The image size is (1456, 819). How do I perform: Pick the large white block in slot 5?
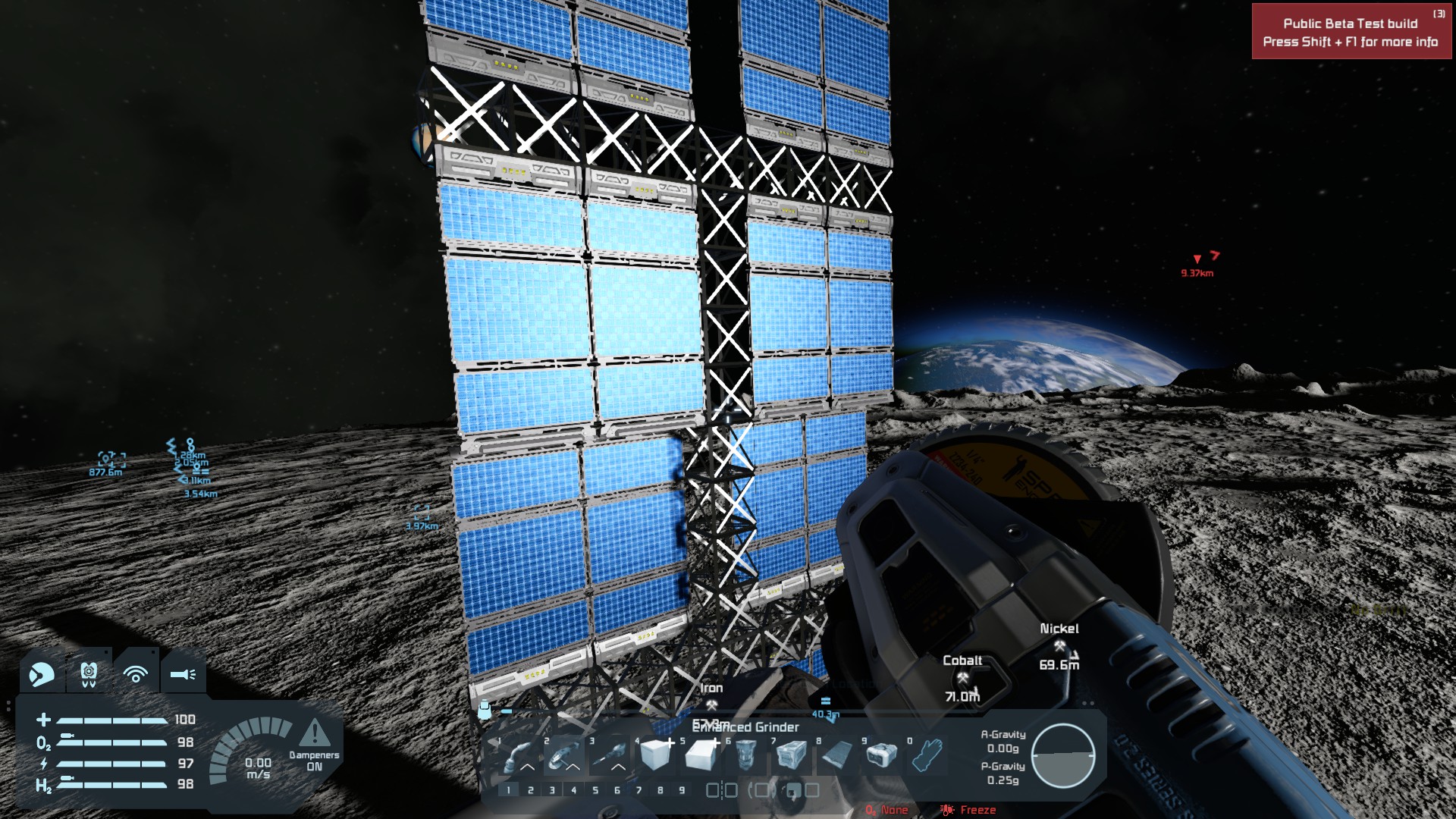[x=701, y=755]
